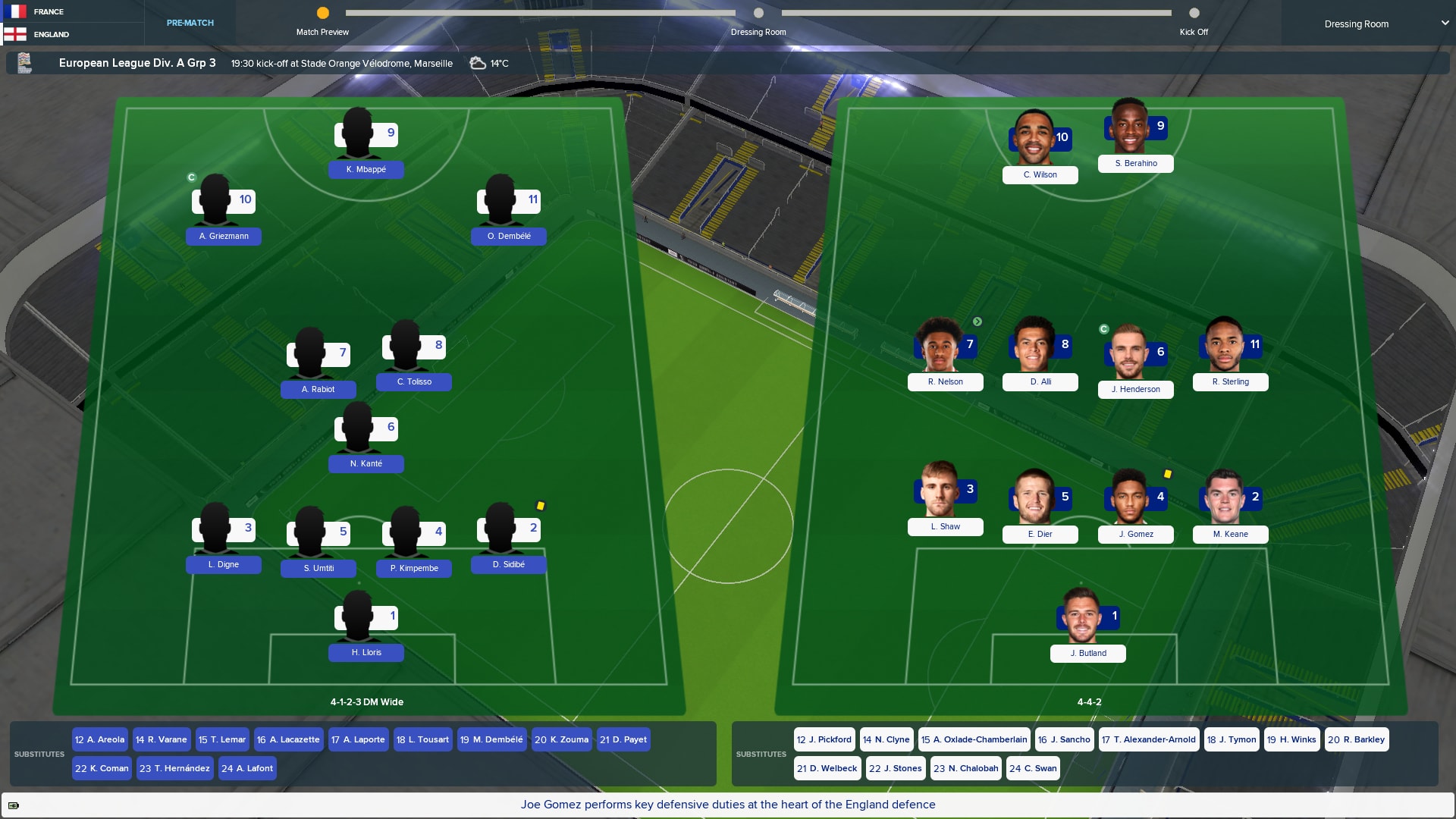Pick England goalkeeper J. Butland
This screenshot has height=819, width=1456.
[1087, 653]
